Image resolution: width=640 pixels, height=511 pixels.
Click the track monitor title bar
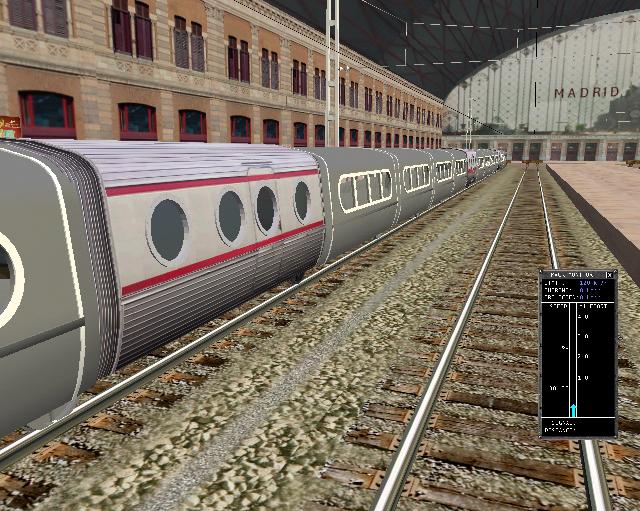click(572, 274)
